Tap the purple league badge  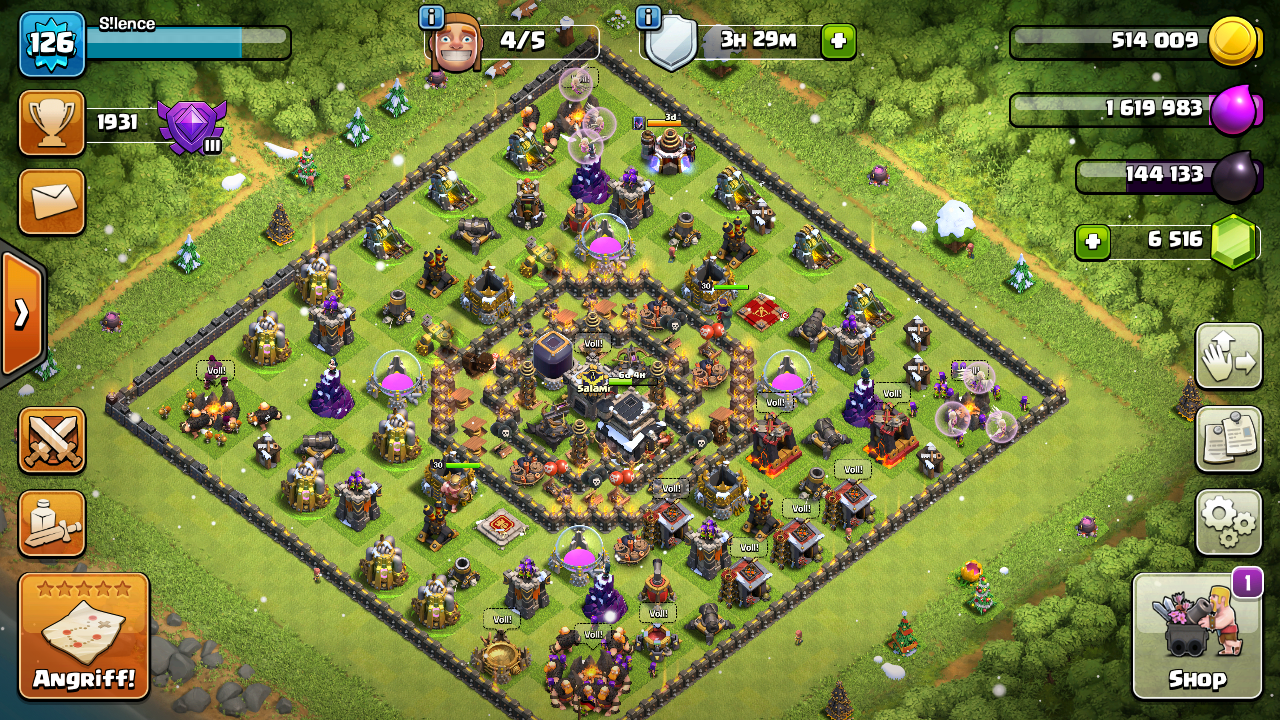coord(190,126)
